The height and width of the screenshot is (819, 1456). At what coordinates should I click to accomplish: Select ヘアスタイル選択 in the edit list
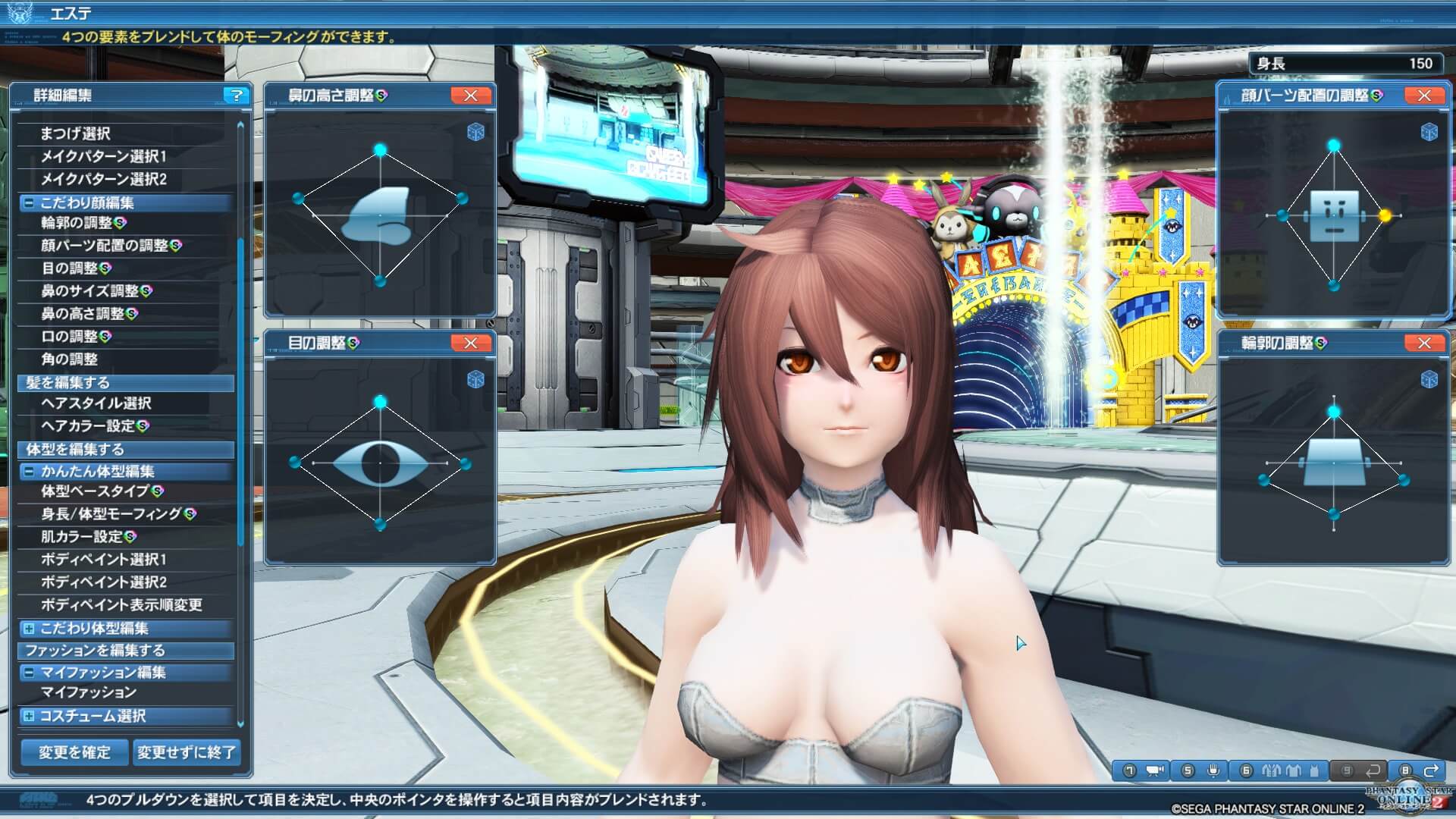(x=96, y=403)
